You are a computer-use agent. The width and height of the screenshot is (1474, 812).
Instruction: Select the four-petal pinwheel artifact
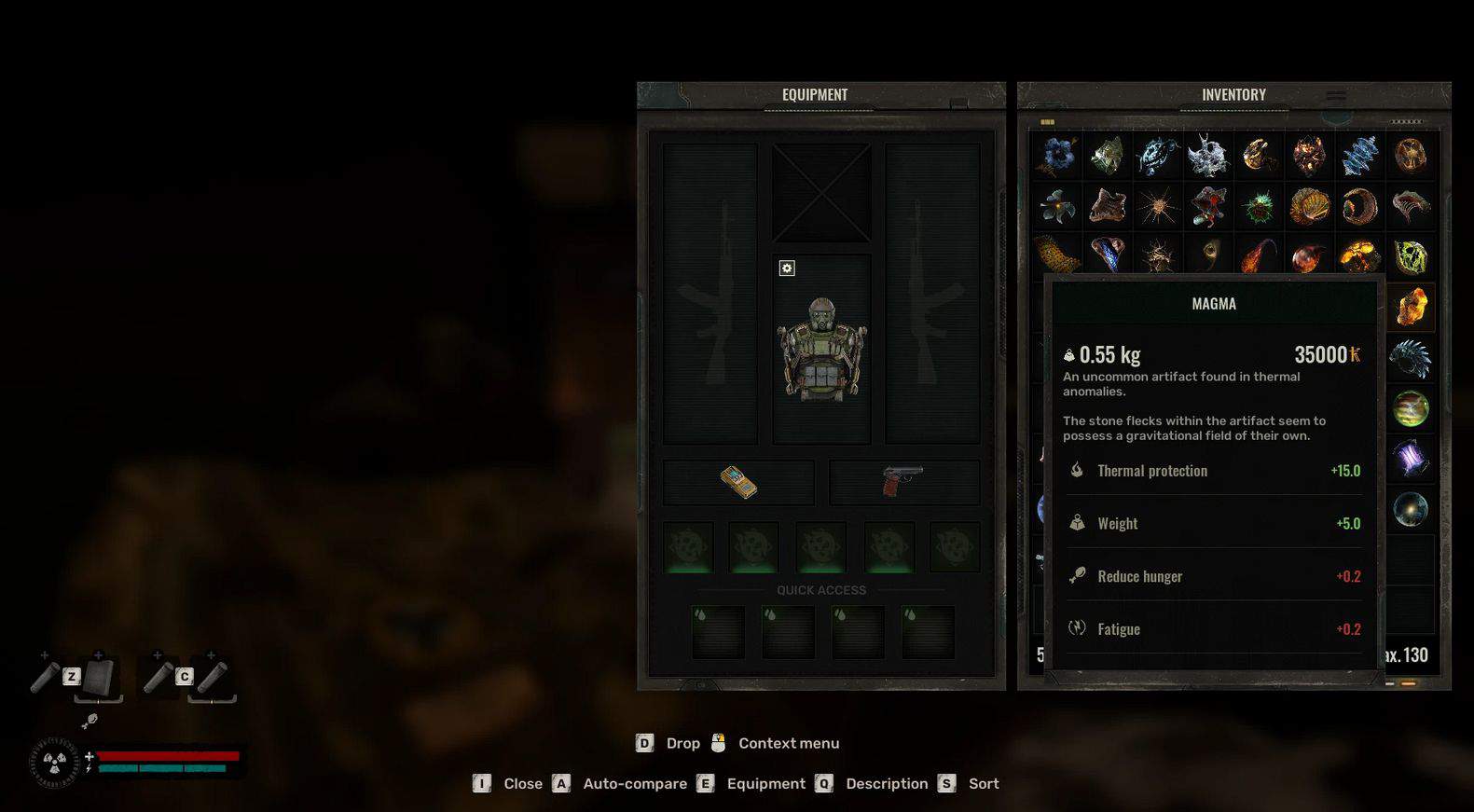point(1057,206)
